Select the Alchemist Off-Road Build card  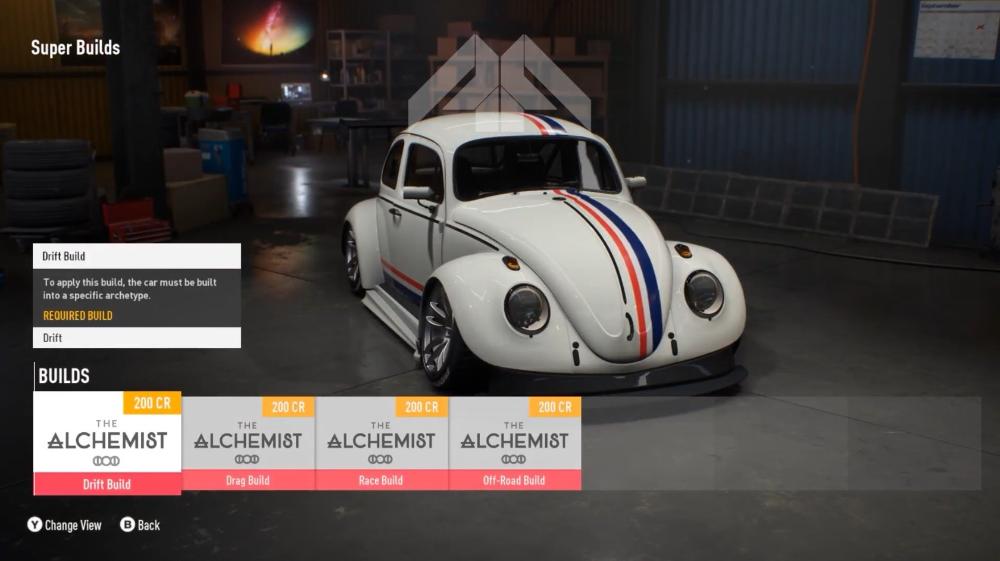point(514,443)
